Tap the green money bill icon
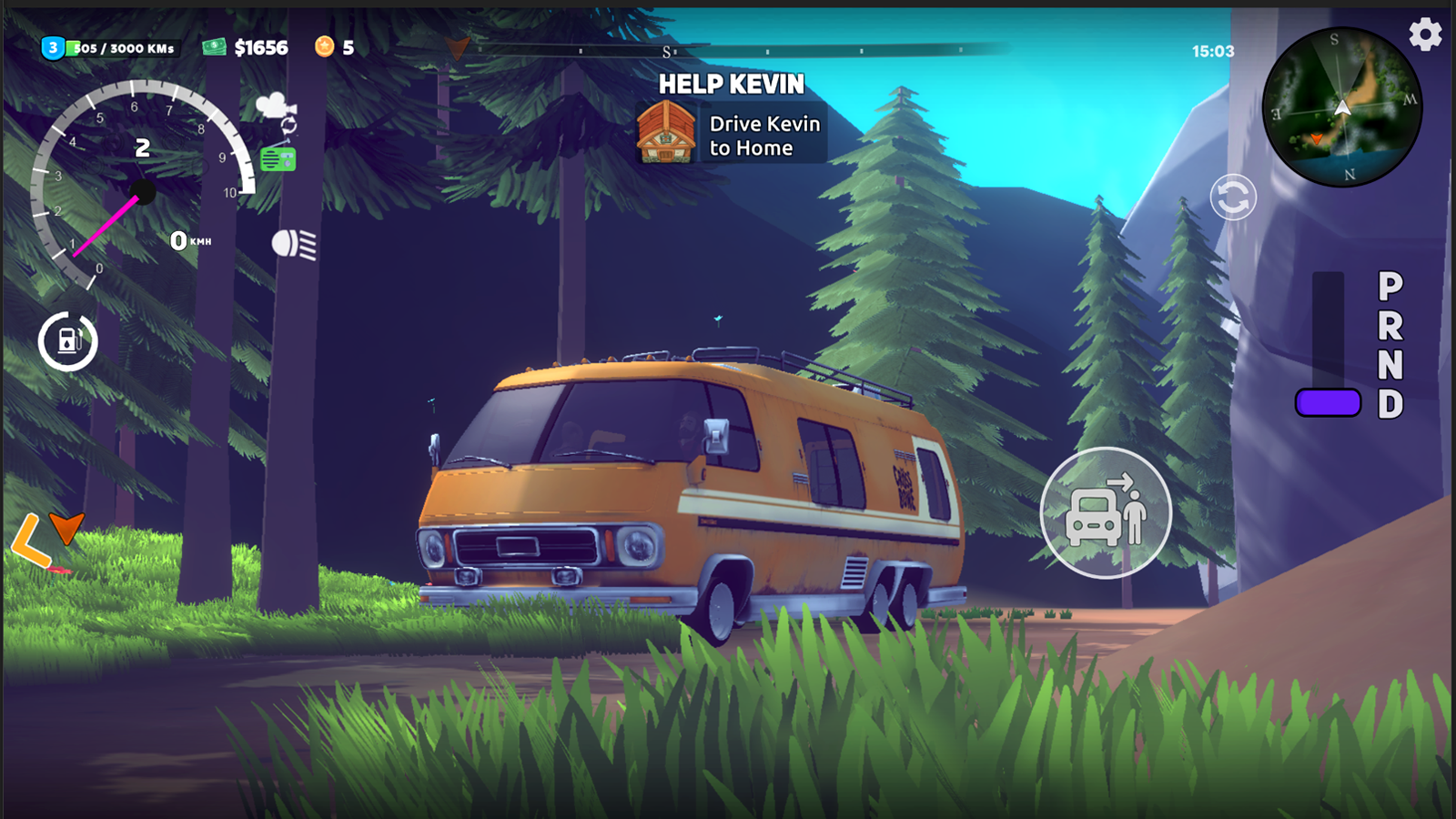1456x819 pixels. click(x=213, y=47)
